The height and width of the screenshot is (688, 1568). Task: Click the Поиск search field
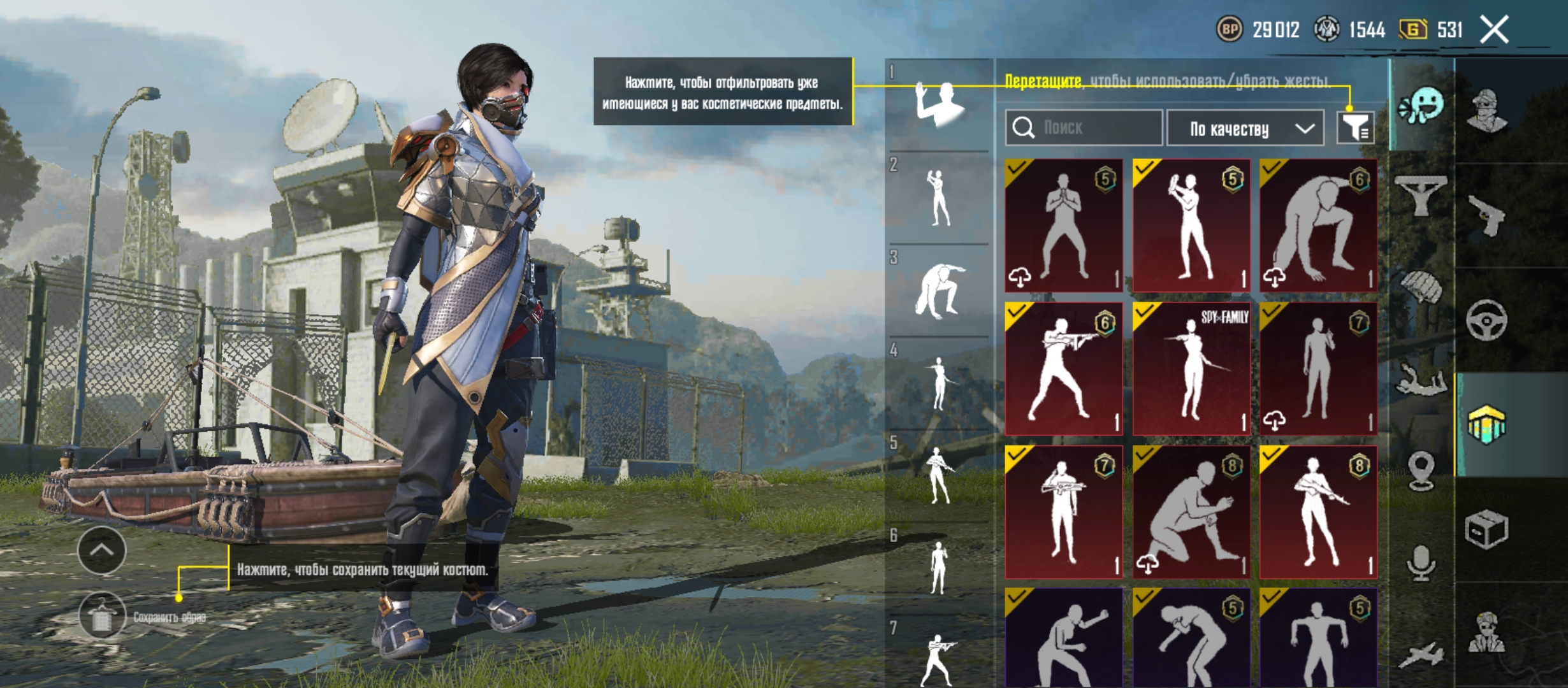click(1084, 127)
